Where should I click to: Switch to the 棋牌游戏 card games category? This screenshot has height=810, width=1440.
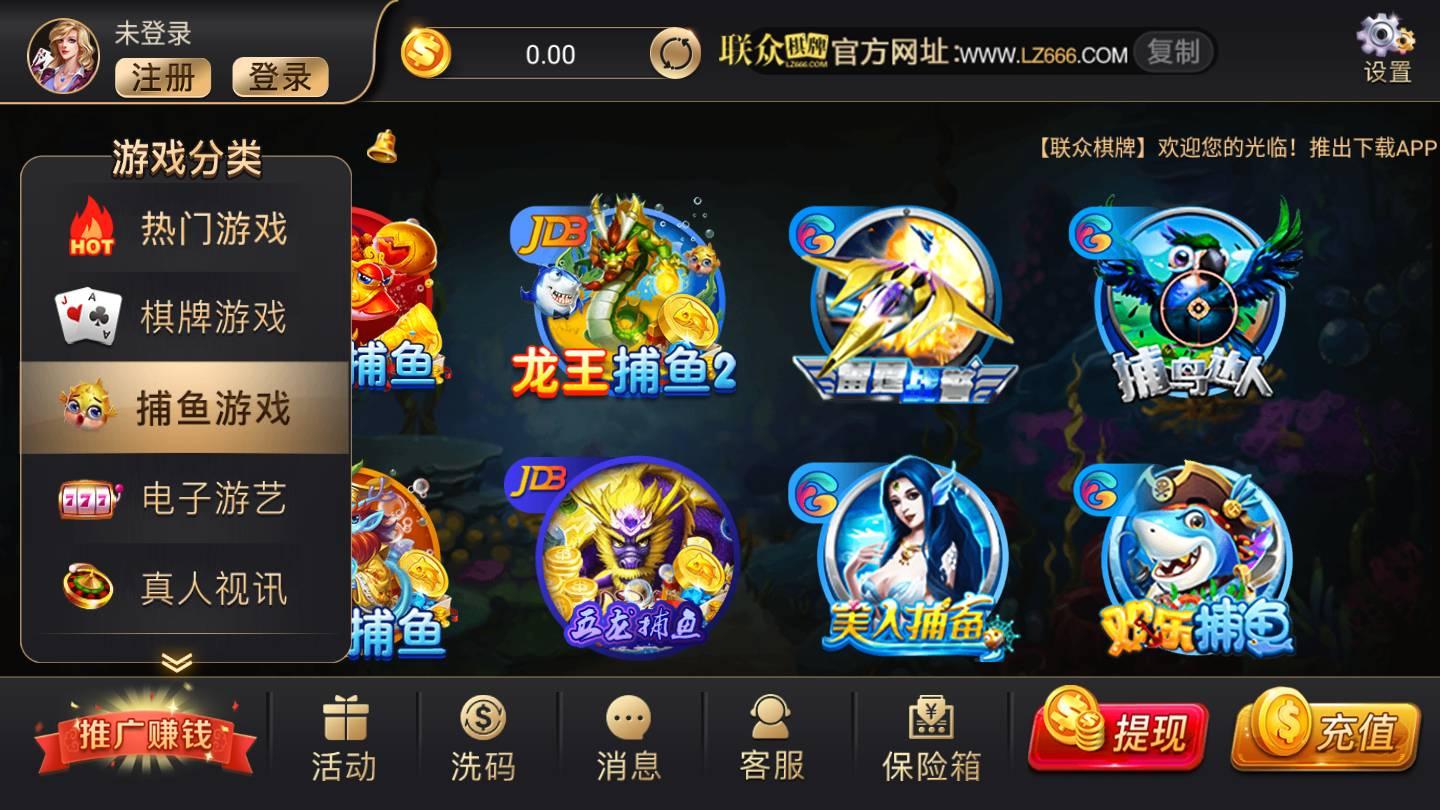coord(185,318)
